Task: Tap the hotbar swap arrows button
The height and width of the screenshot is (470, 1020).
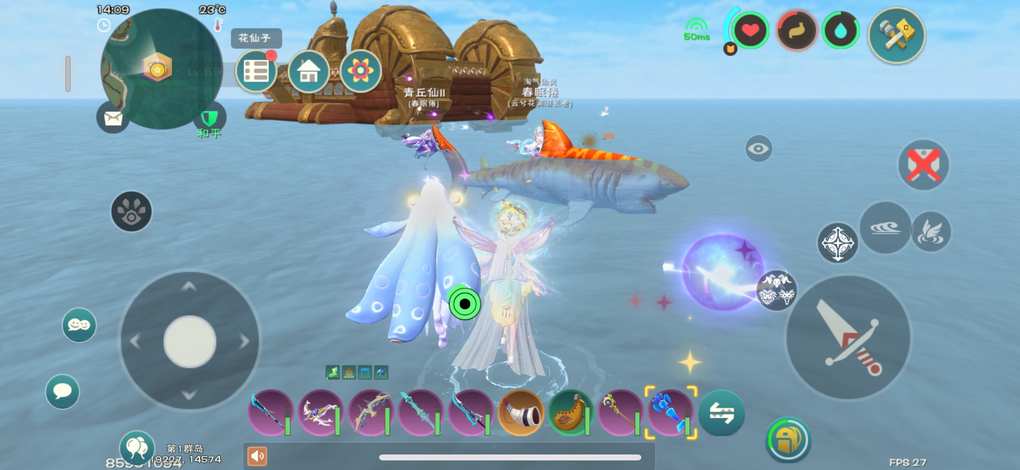Action: click(x=721, y=412)
